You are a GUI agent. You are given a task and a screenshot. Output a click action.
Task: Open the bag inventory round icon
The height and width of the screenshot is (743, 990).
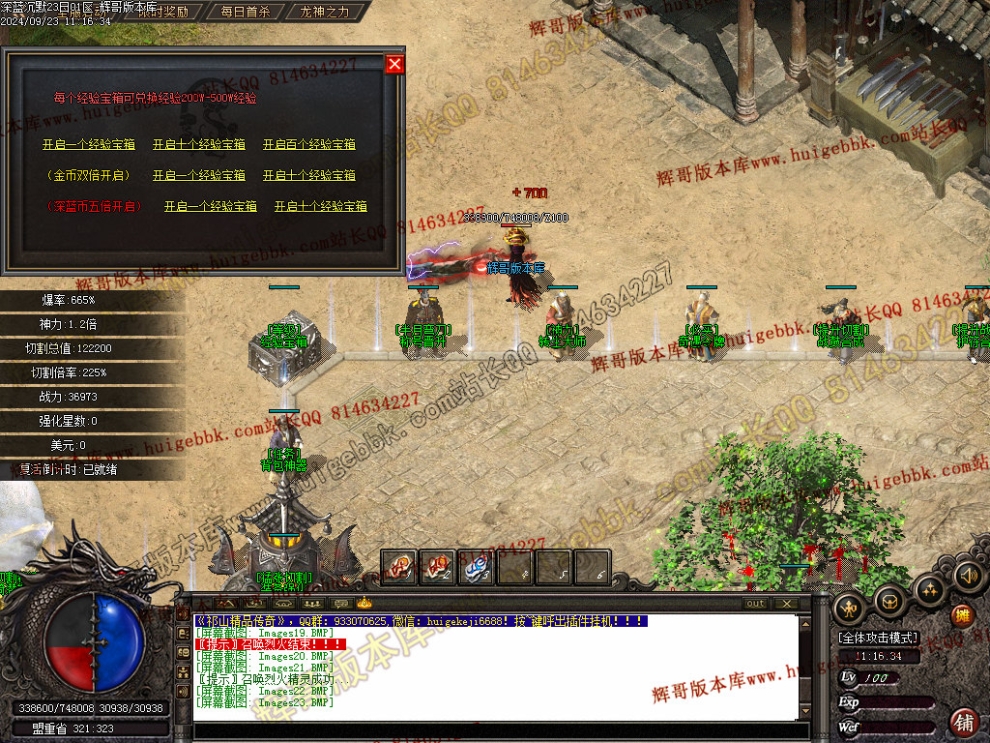pyautogui.click(x=889, y=600)
